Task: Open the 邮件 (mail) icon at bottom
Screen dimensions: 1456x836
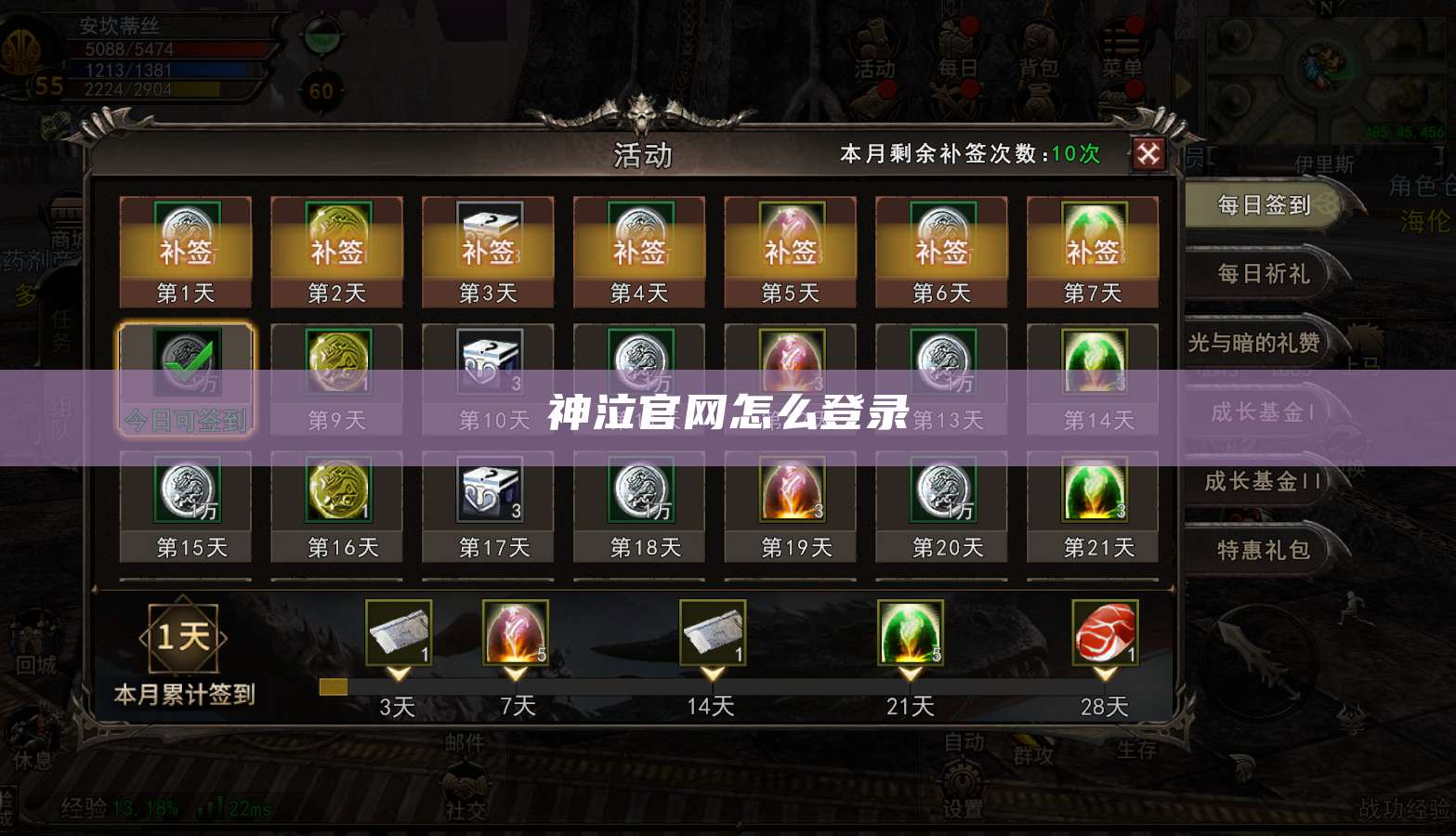Action: [464, 743]
